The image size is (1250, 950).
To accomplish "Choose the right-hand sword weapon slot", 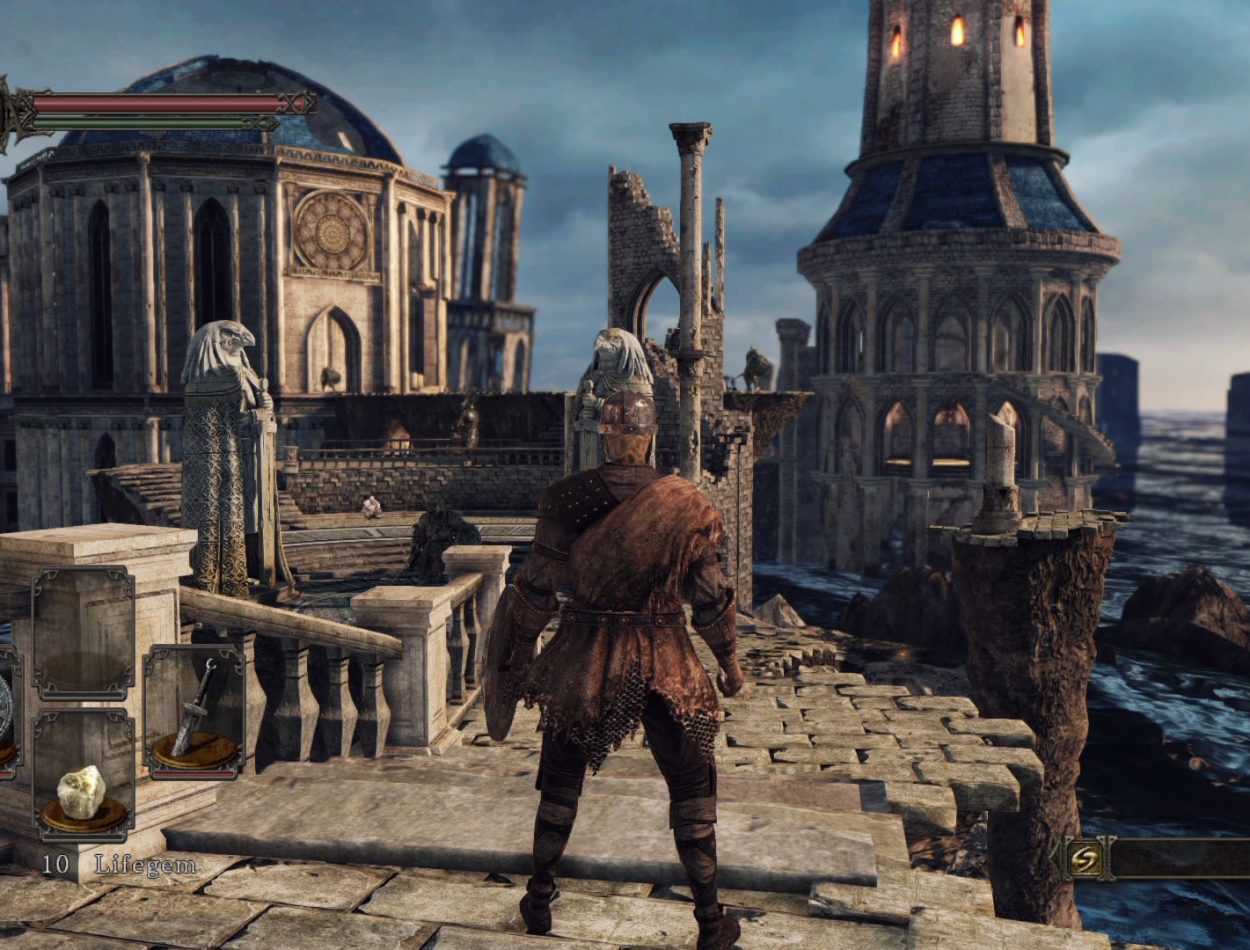I will [194, 711].
